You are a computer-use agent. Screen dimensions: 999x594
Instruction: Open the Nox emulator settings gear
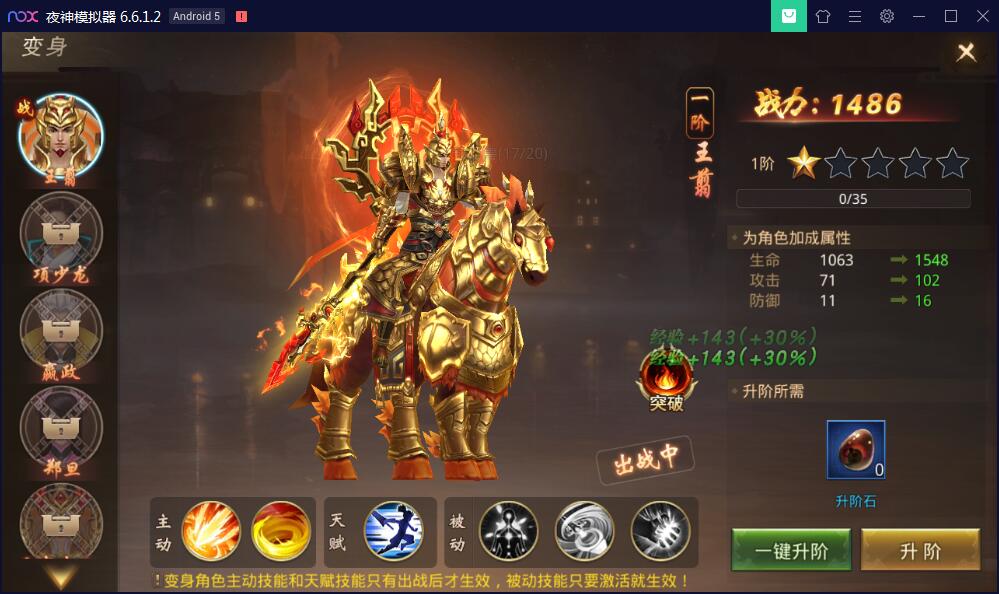pos(887,16)
